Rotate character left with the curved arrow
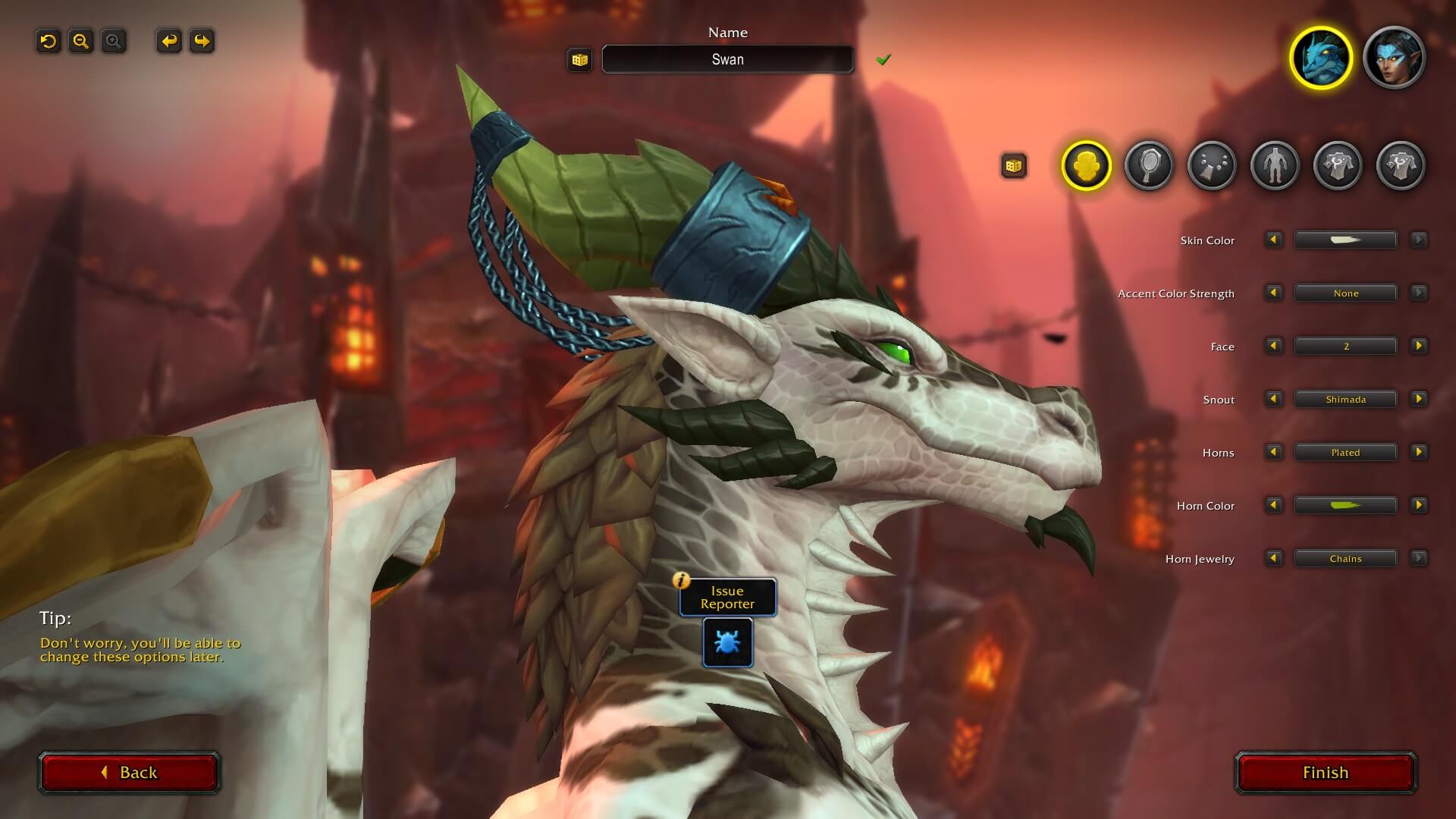The height and width of the screenshot is (819, 1456). click(x=169, y=41)
